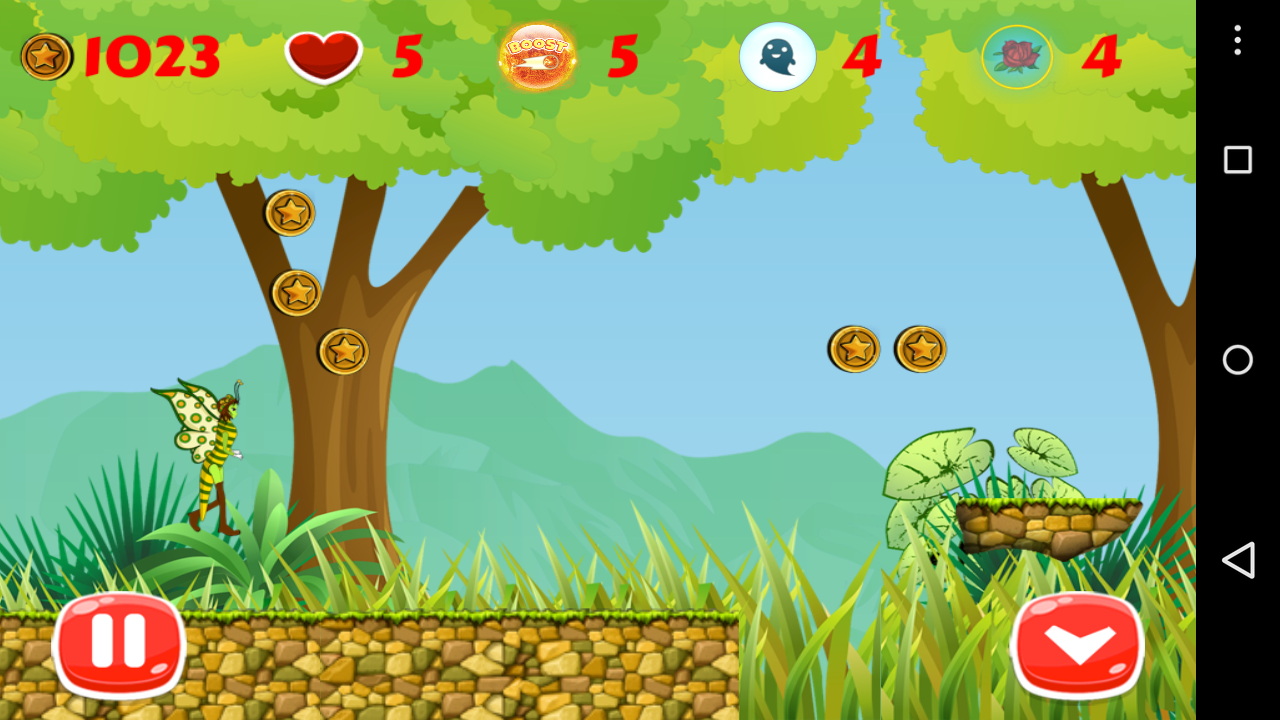Select the rose power-up icon
This screenshot has width=1280, height=720.
pos(1017,57)
